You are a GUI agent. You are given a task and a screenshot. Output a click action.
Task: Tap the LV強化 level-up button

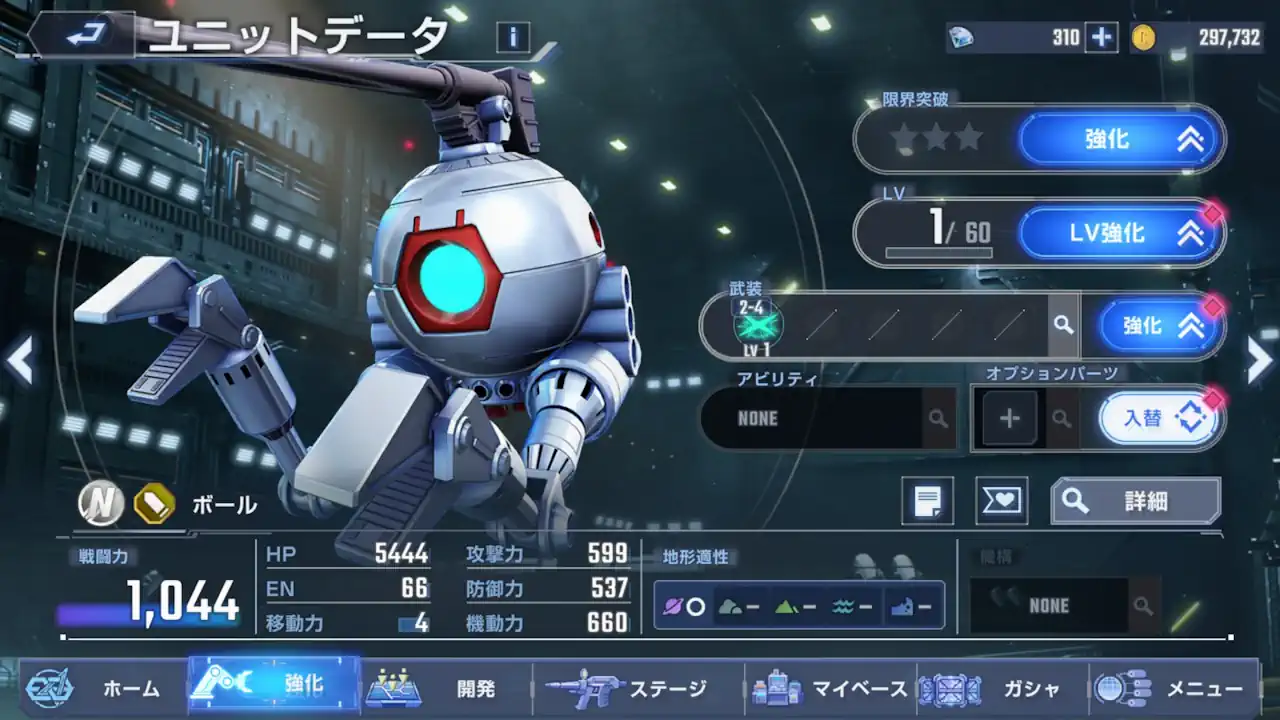pos(1121,234)
